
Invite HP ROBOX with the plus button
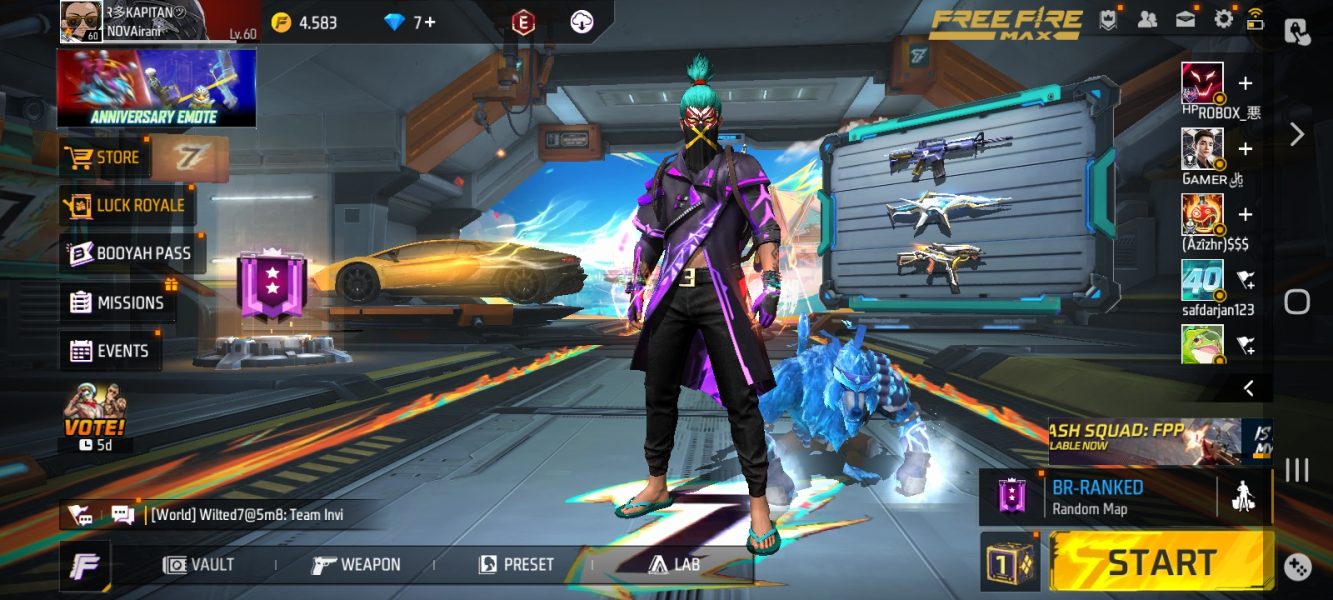(x=1245, y=83)
